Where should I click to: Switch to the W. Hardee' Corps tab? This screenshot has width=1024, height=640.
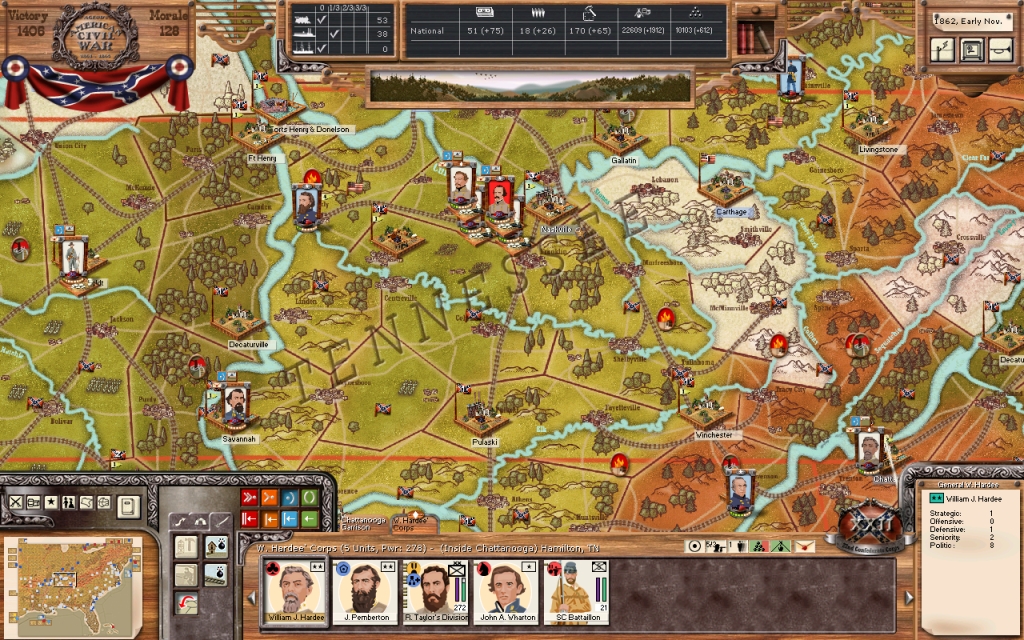(x=410, y=522)
